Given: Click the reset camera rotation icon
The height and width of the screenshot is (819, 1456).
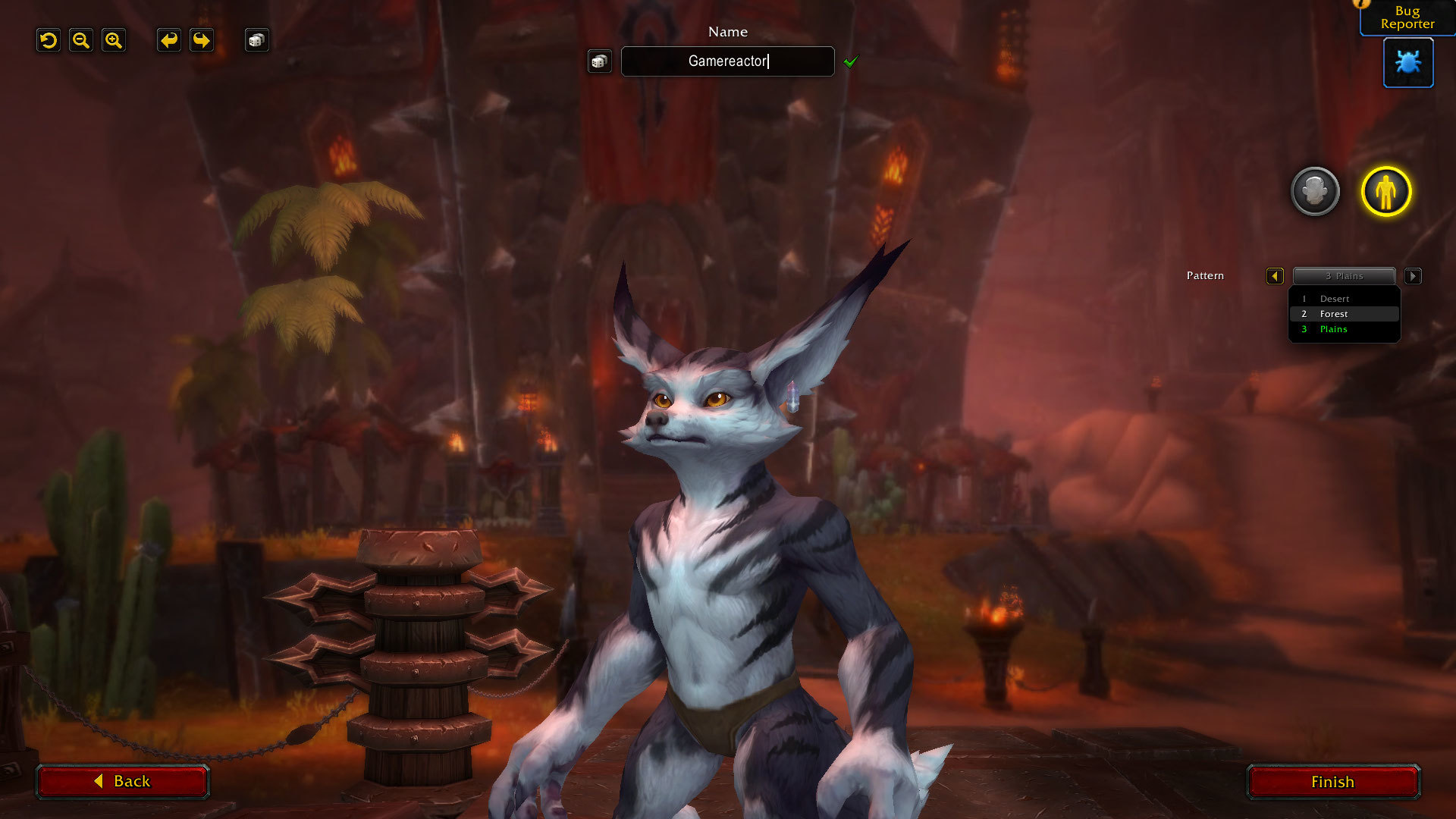Looking at the screenshot, I should (48, 40).
